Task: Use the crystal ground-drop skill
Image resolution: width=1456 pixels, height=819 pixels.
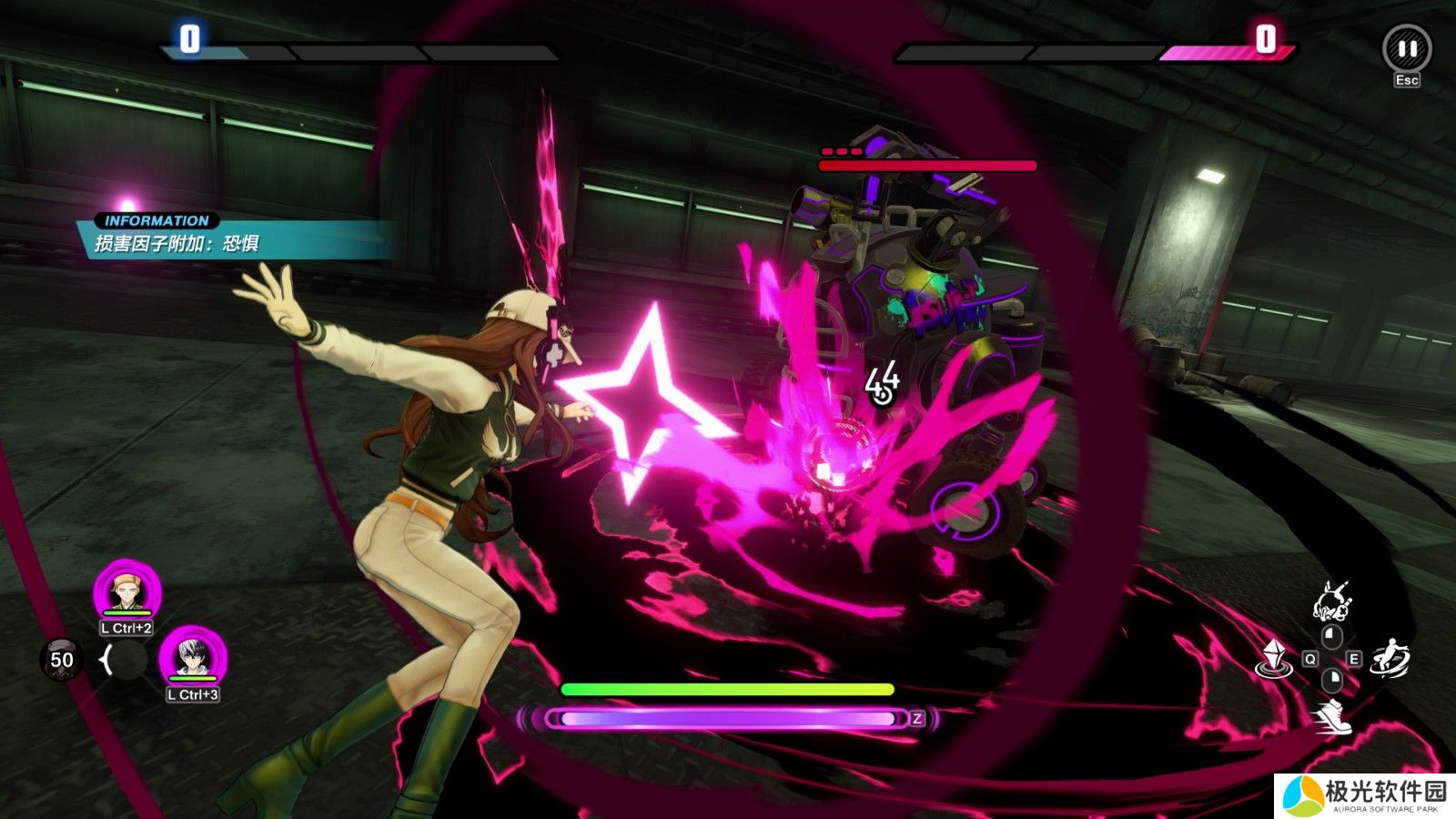Action: (x=1275, y=659)
